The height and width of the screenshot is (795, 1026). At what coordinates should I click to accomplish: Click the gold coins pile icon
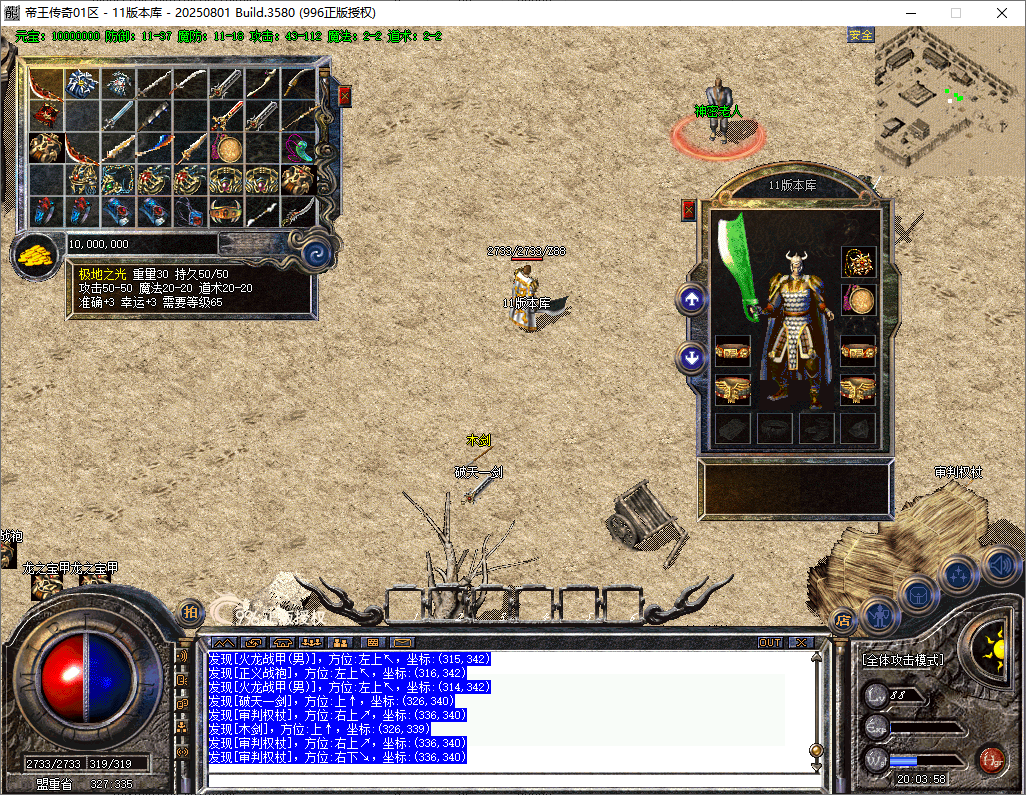point(36,256)
